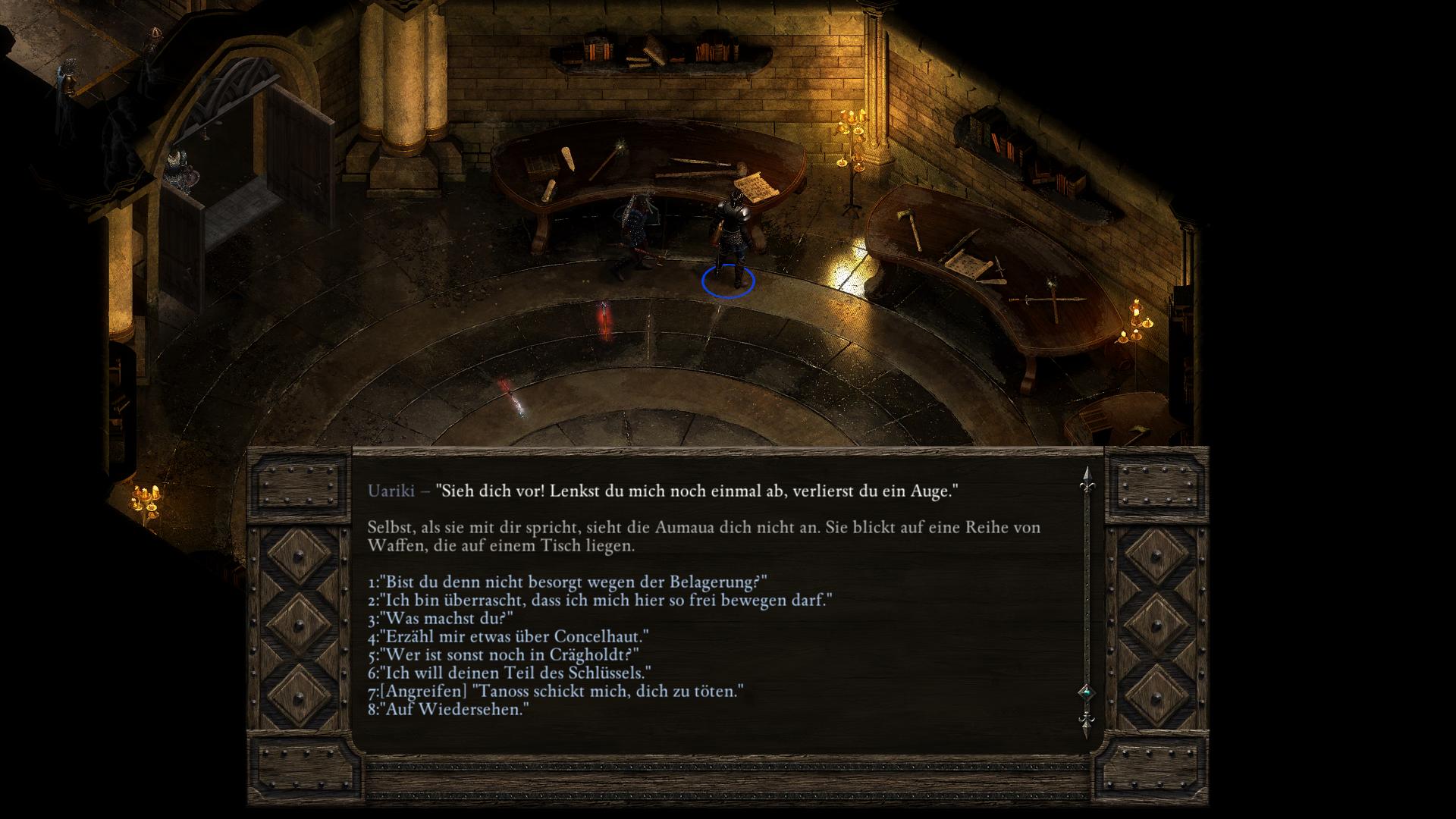Click the dialogue scrollbar up arrow
The image size is (1456, 819).
click(1086, 477)
